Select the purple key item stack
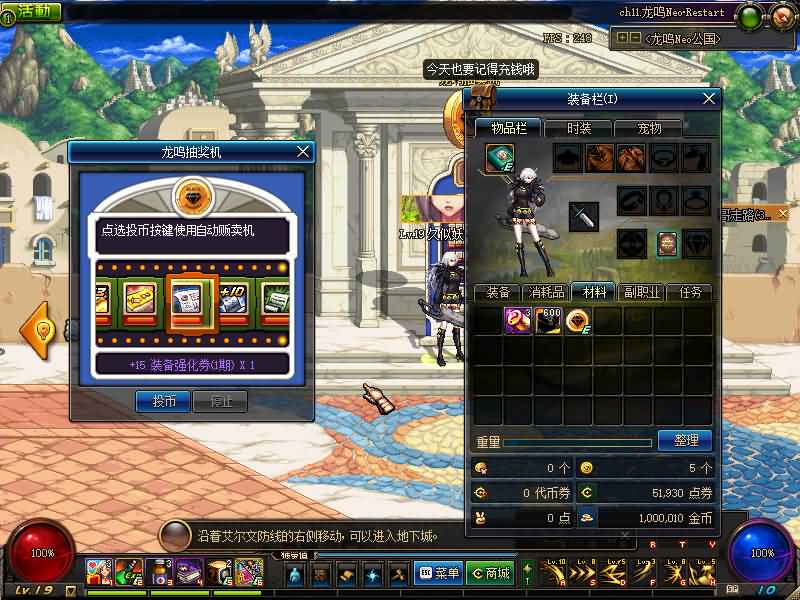 (518, 321)
